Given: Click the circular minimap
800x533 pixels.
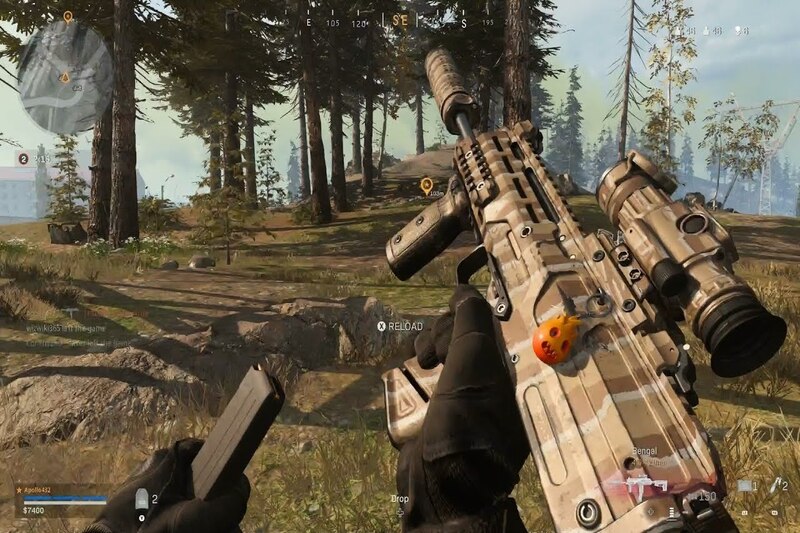Looking at the screenshot, I should pyautogui.click(x=65, y=76).
